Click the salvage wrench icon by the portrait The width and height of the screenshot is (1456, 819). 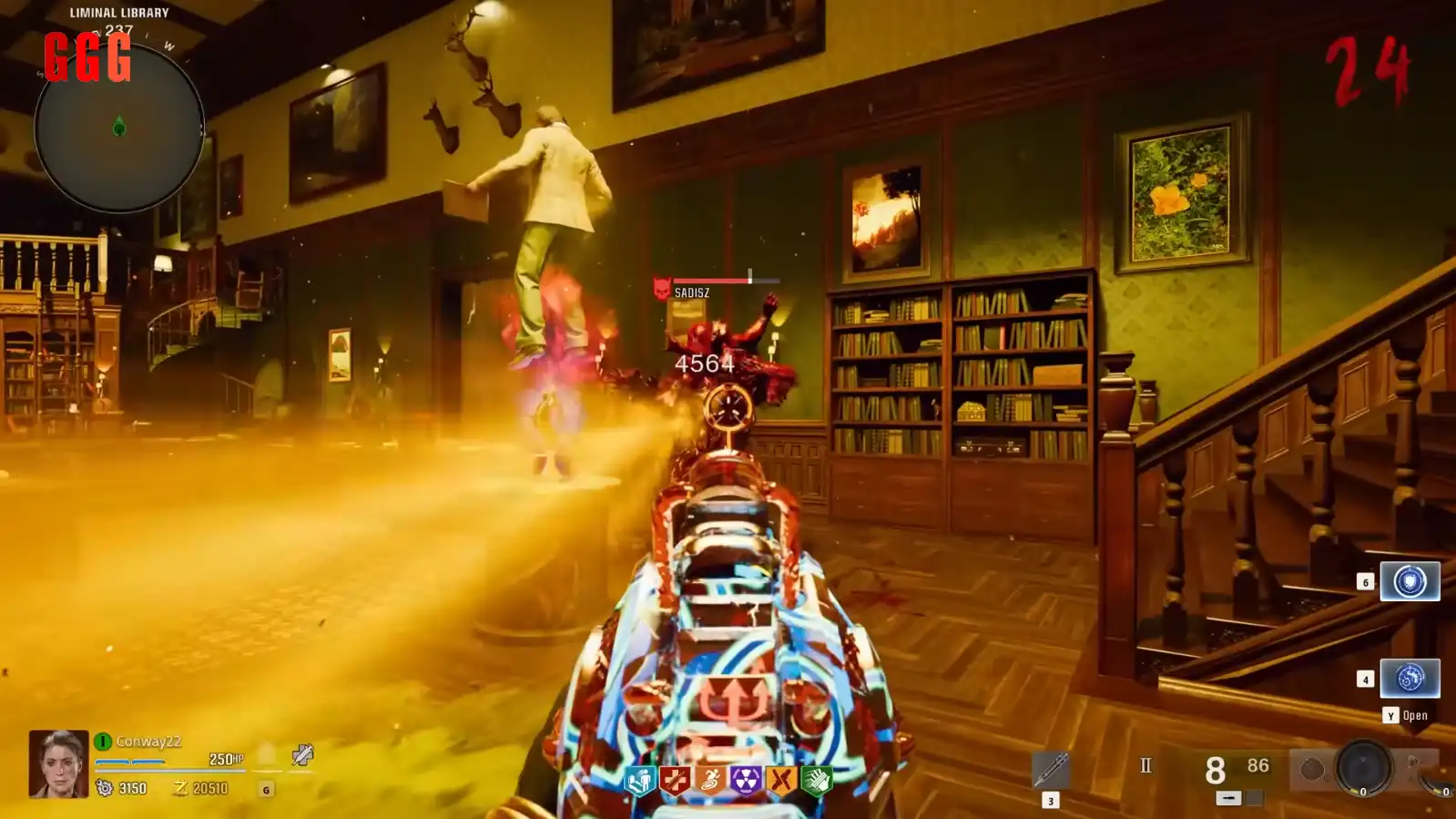302,754
